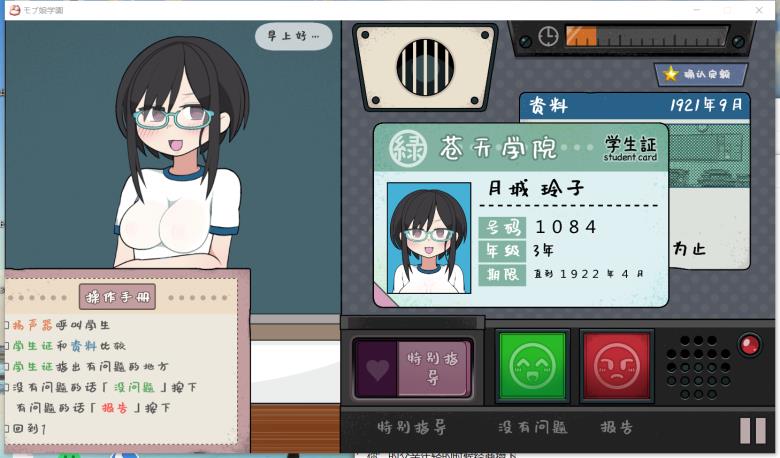This screenshot has width=780, height=458.
Task: Click the 确认完毕 star button
Action: click(700, 74)
